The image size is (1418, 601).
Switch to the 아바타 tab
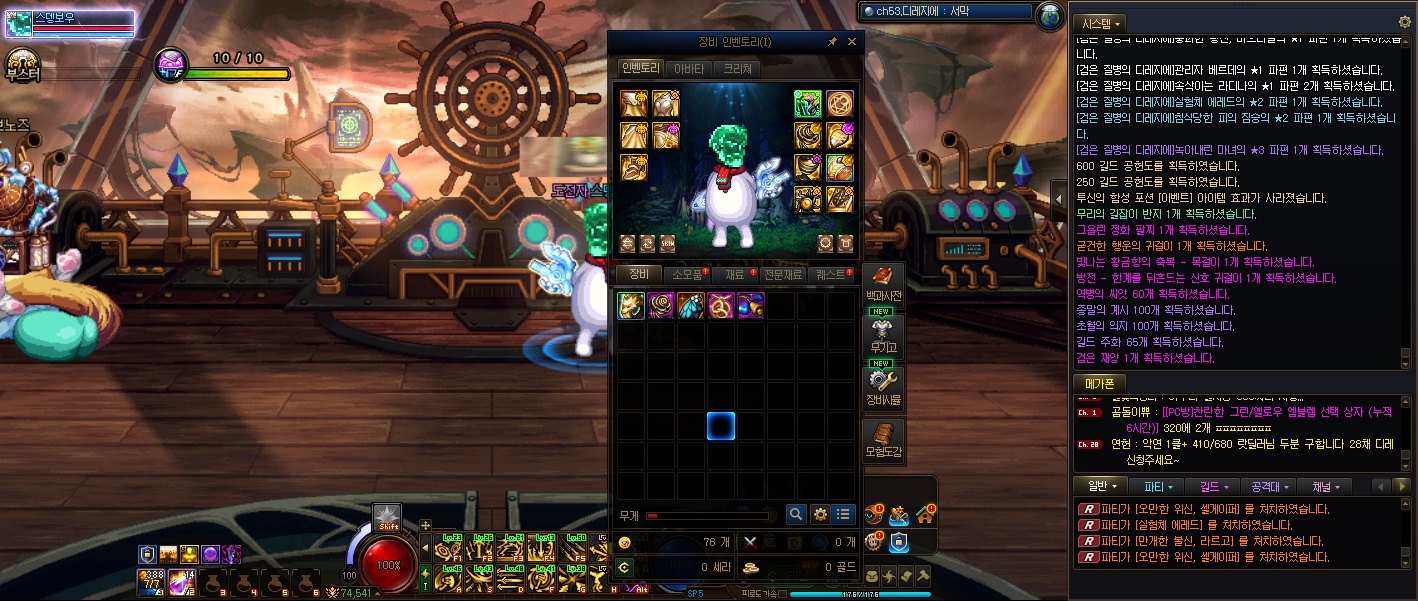[689, 69]
